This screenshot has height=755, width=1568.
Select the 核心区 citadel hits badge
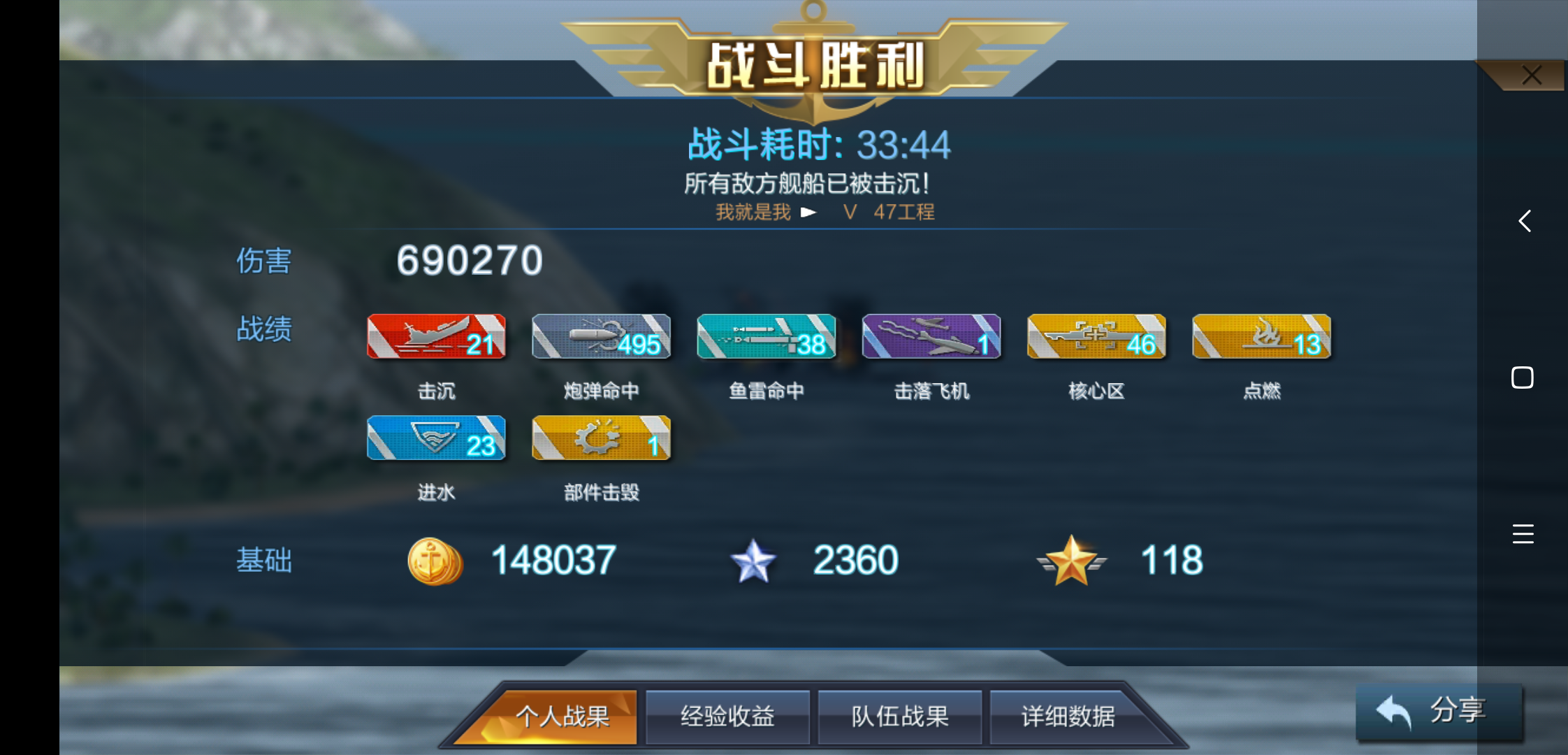click(1096, 336)
